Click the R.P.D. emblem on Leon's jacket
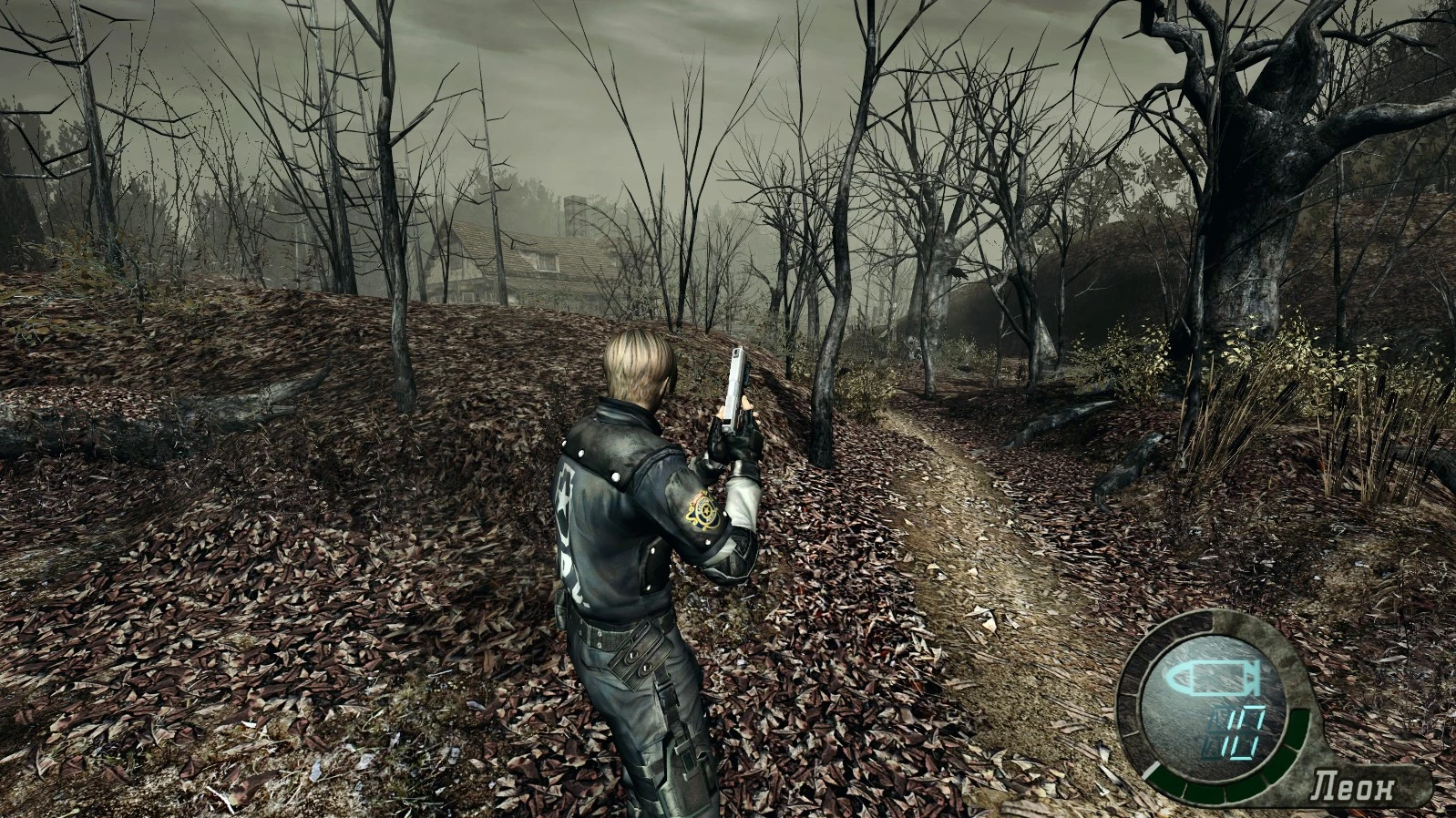 pos(704,511)
